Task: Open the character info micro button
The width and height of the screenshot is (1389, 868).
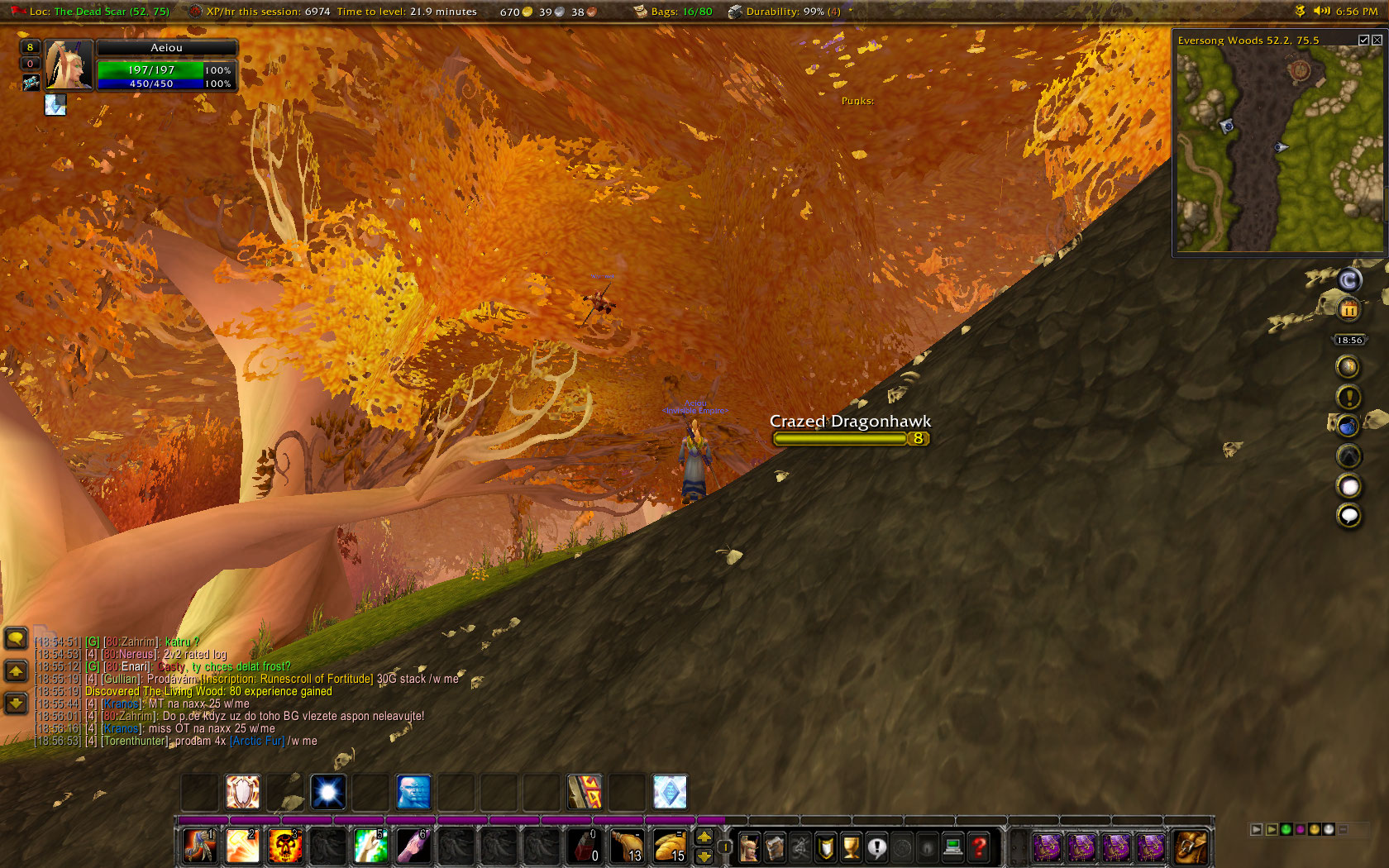Action: tap(748, 847)
